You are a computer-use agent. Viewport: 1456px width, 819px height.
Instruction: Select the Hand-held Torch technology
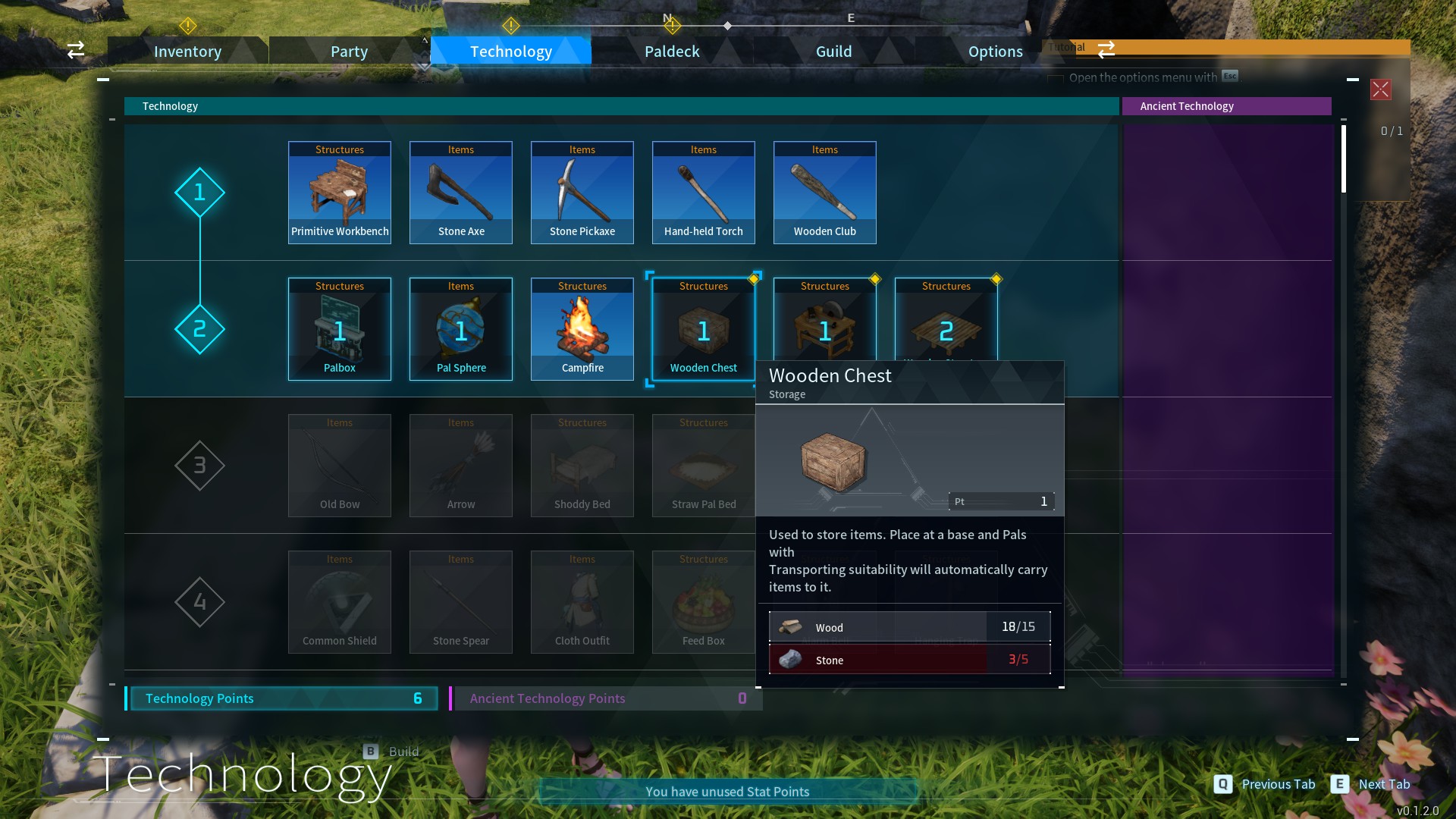pos(704,193)
